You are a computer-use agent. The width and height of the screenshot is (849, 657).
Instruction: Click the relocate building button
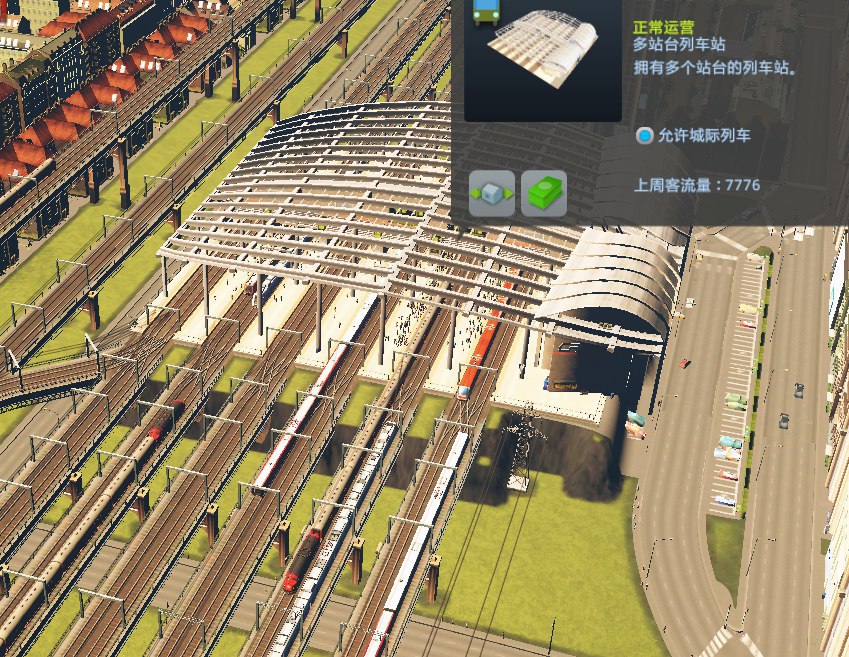click(x=492, y=194)
